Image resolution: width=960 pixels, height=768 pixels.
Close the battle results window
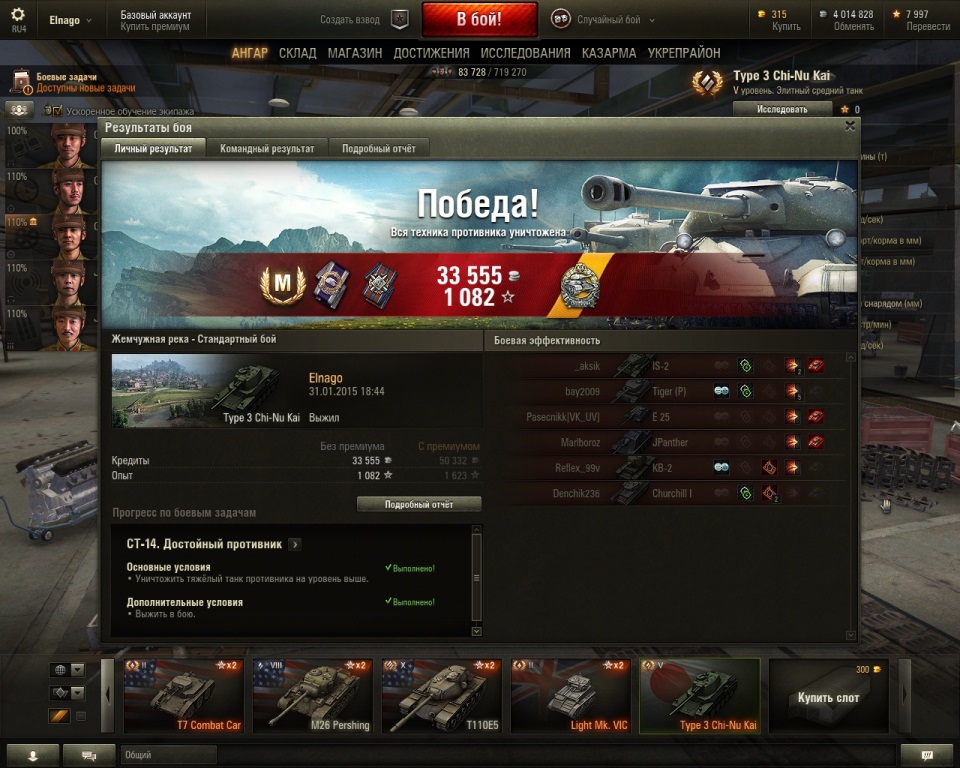[850, 126]
